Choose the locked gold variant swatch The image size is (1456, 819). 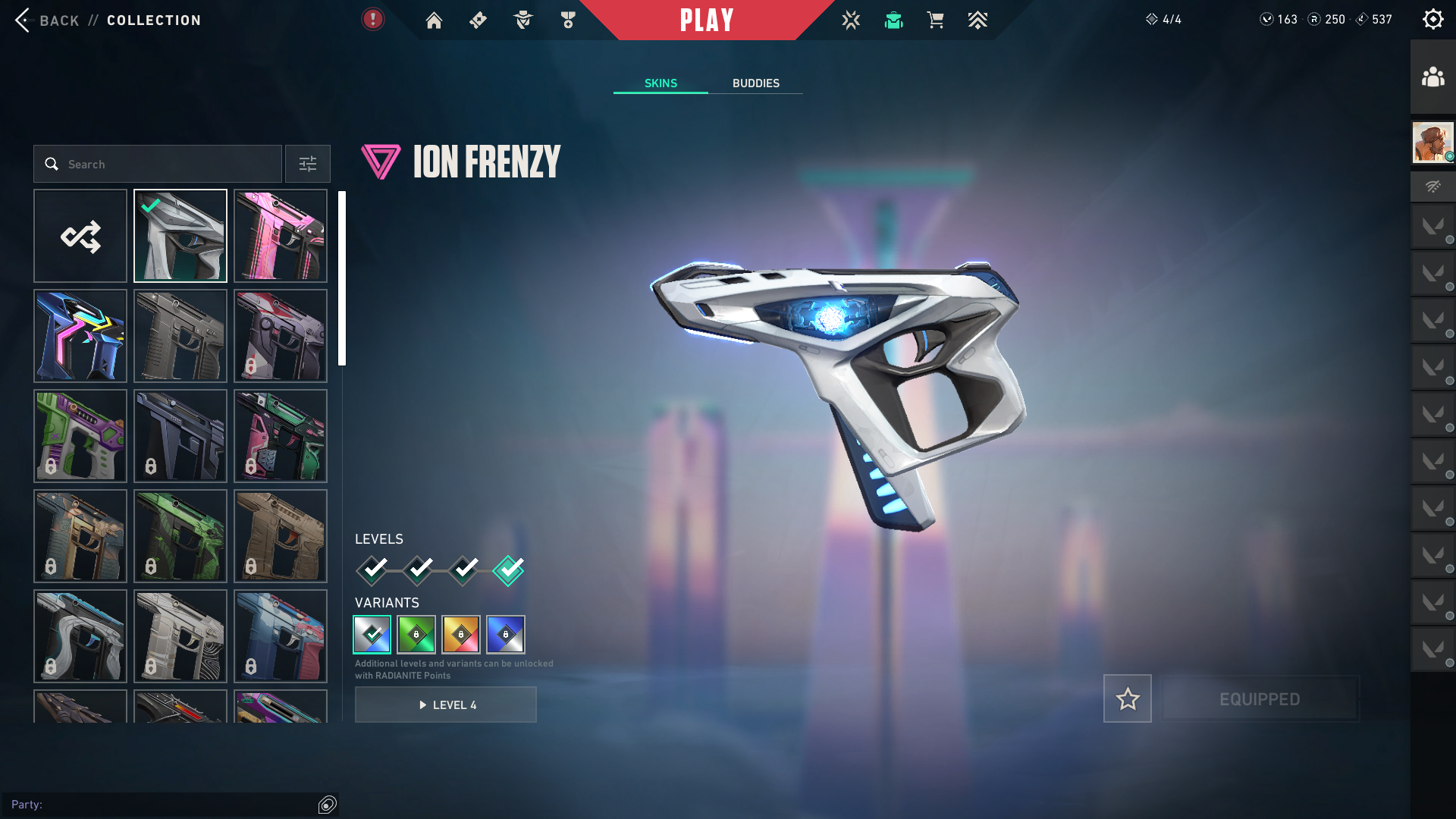[x=461, y=635]
